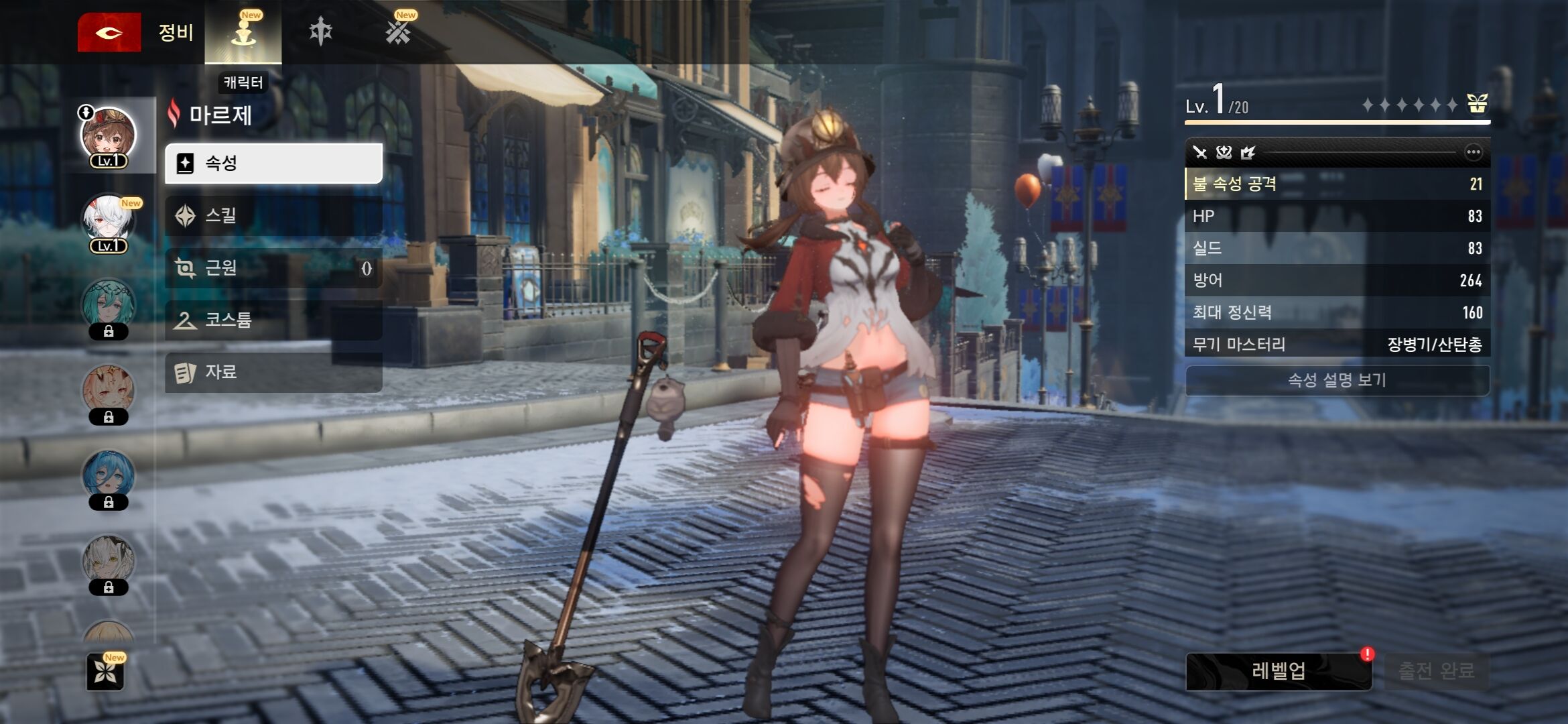Show 속성 설명 보기 attribute descriptions
Image resolution: width=1568 pixels, height=724 pixels.
coord(1337,380)
